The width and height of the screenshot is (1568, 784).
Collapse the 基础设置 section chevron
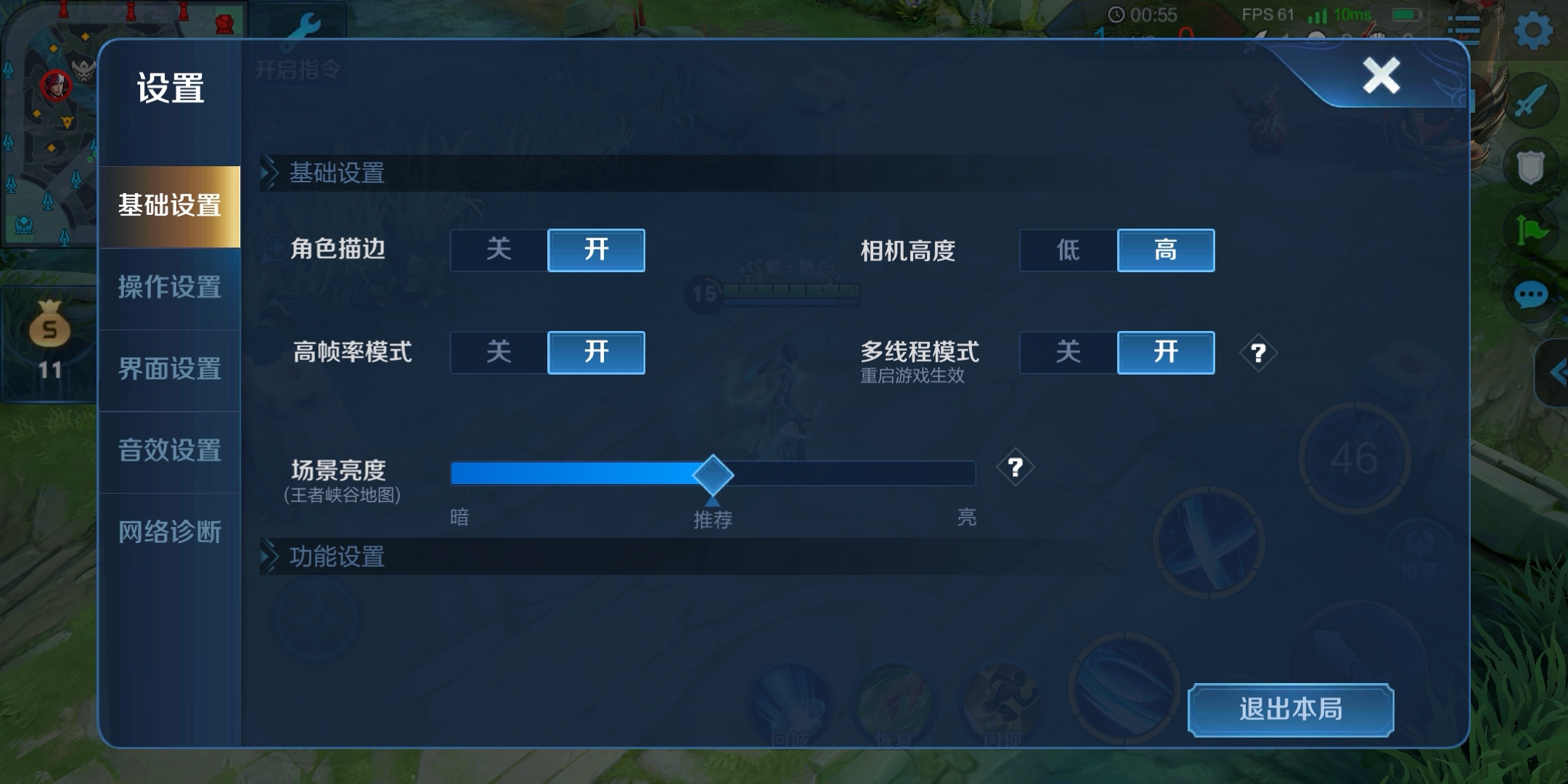(270, 172)
